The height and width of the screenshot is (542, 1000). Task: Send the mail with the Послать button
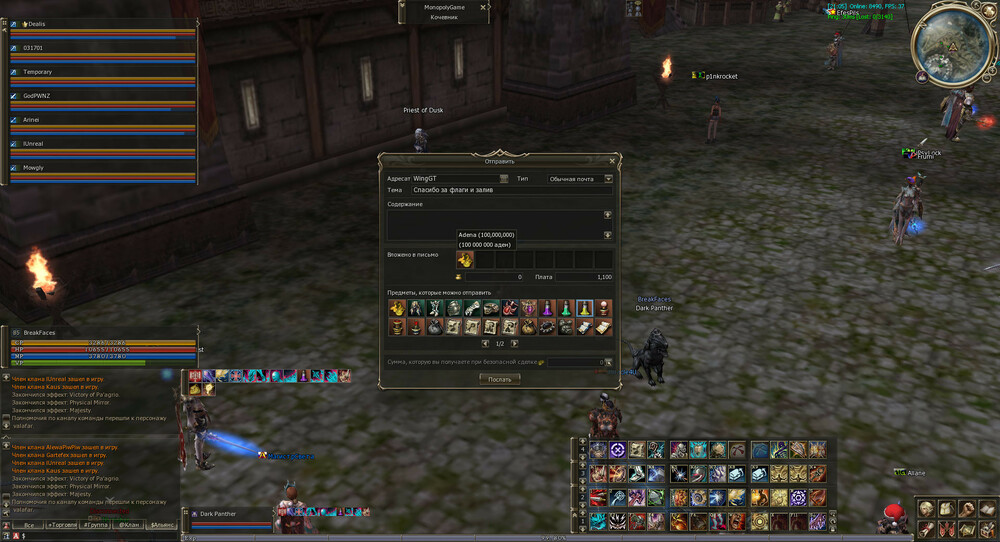[500, 379]
